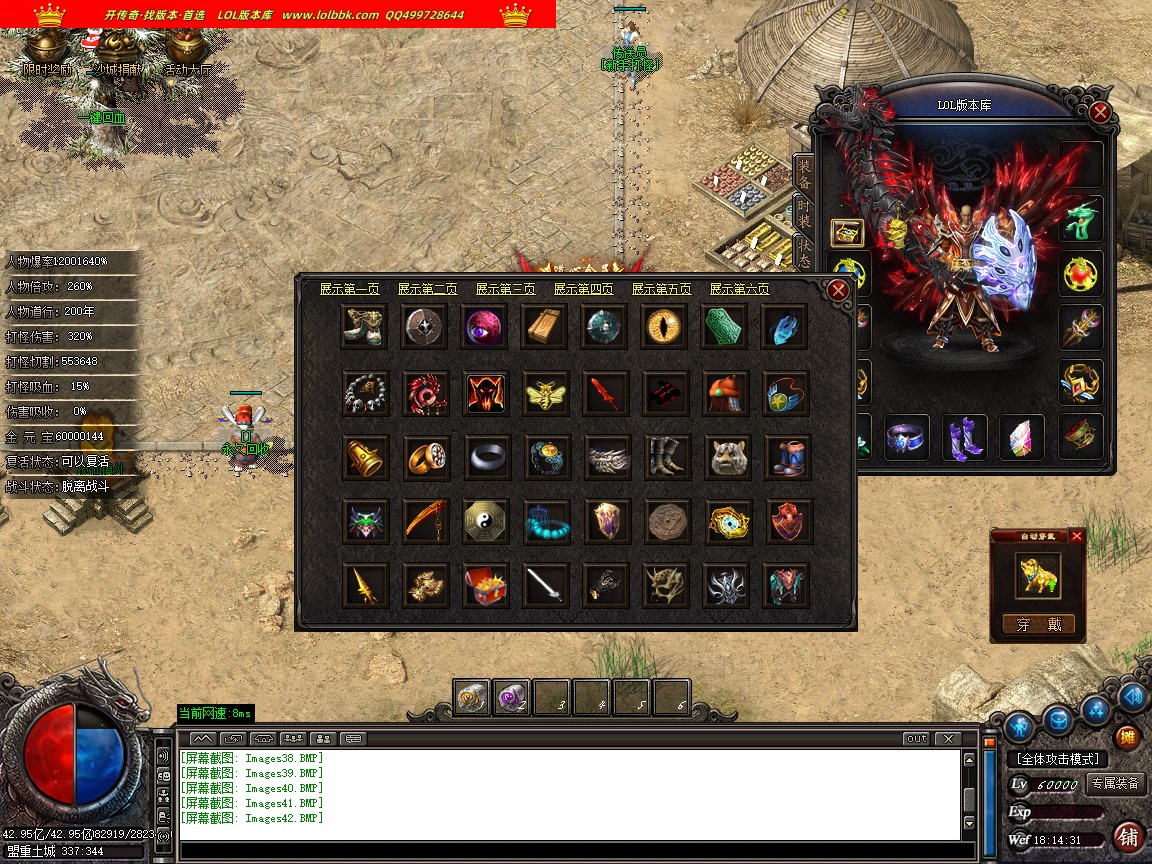Click the chat panel OUT button
The width and height of the screenshot is (1152, 864).
[916, 739]
